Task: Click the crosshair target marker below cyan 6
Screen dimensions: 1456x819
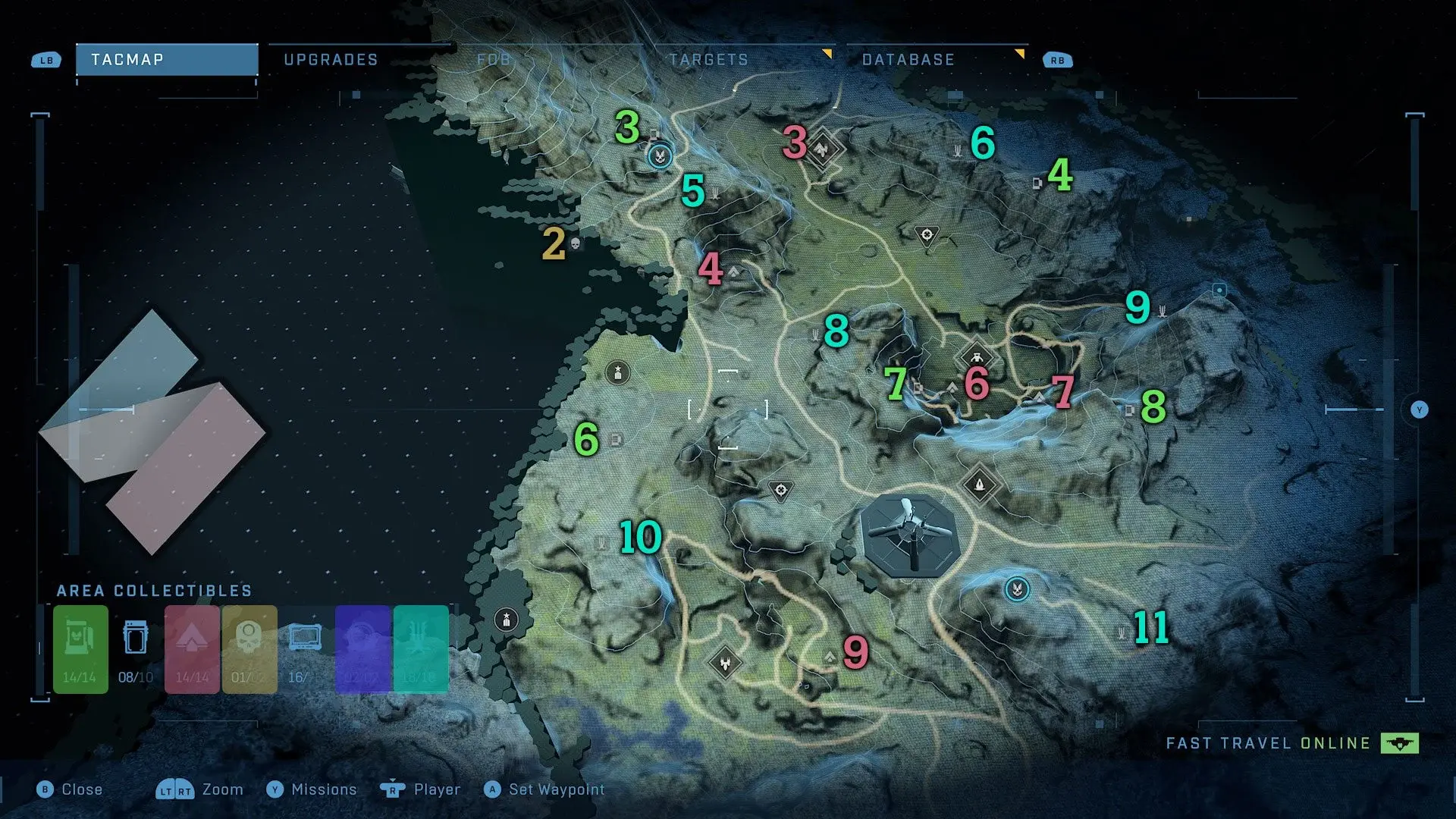Action: point(926,235)
